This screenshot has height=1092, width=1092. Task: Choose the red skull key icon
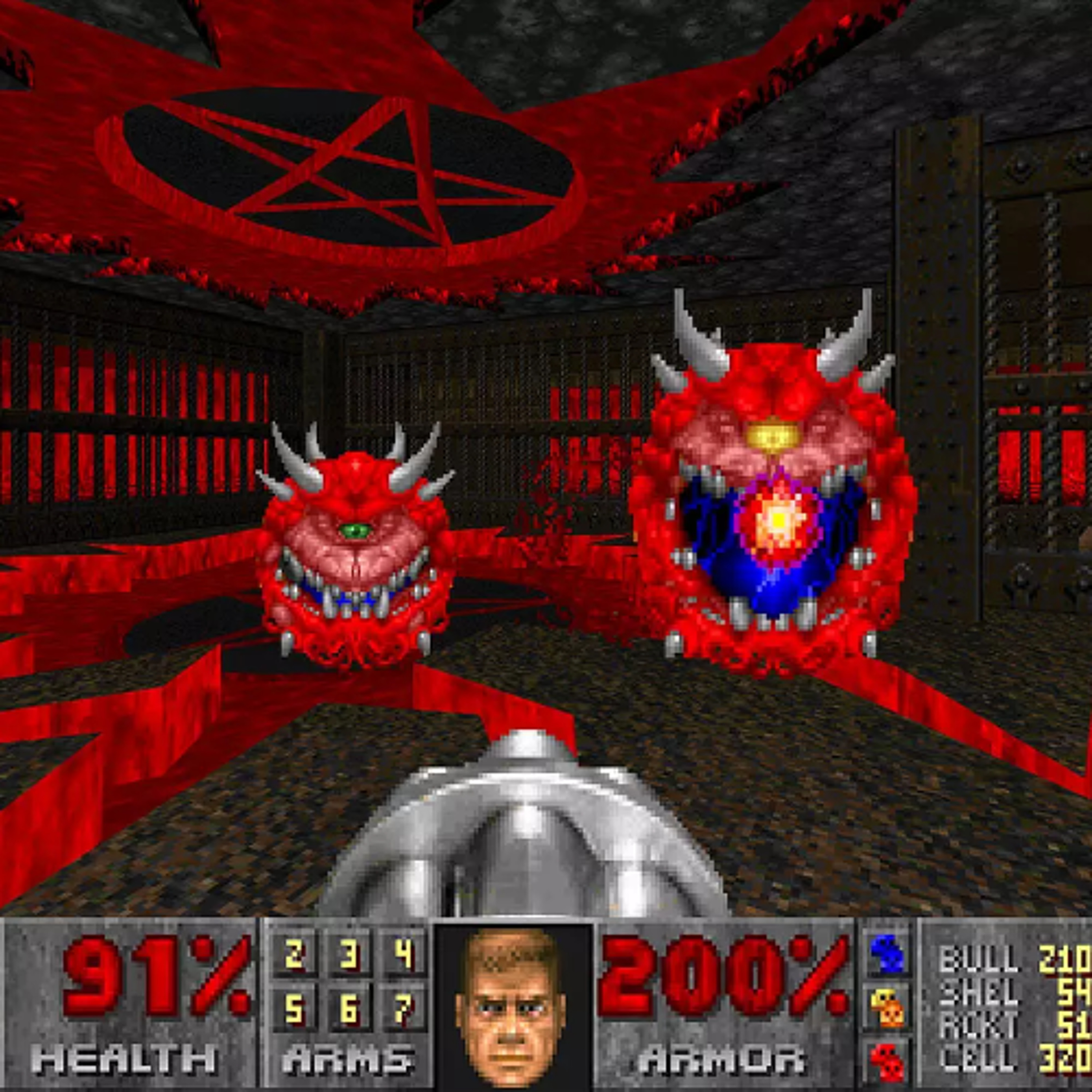(x=888, y=1060)
